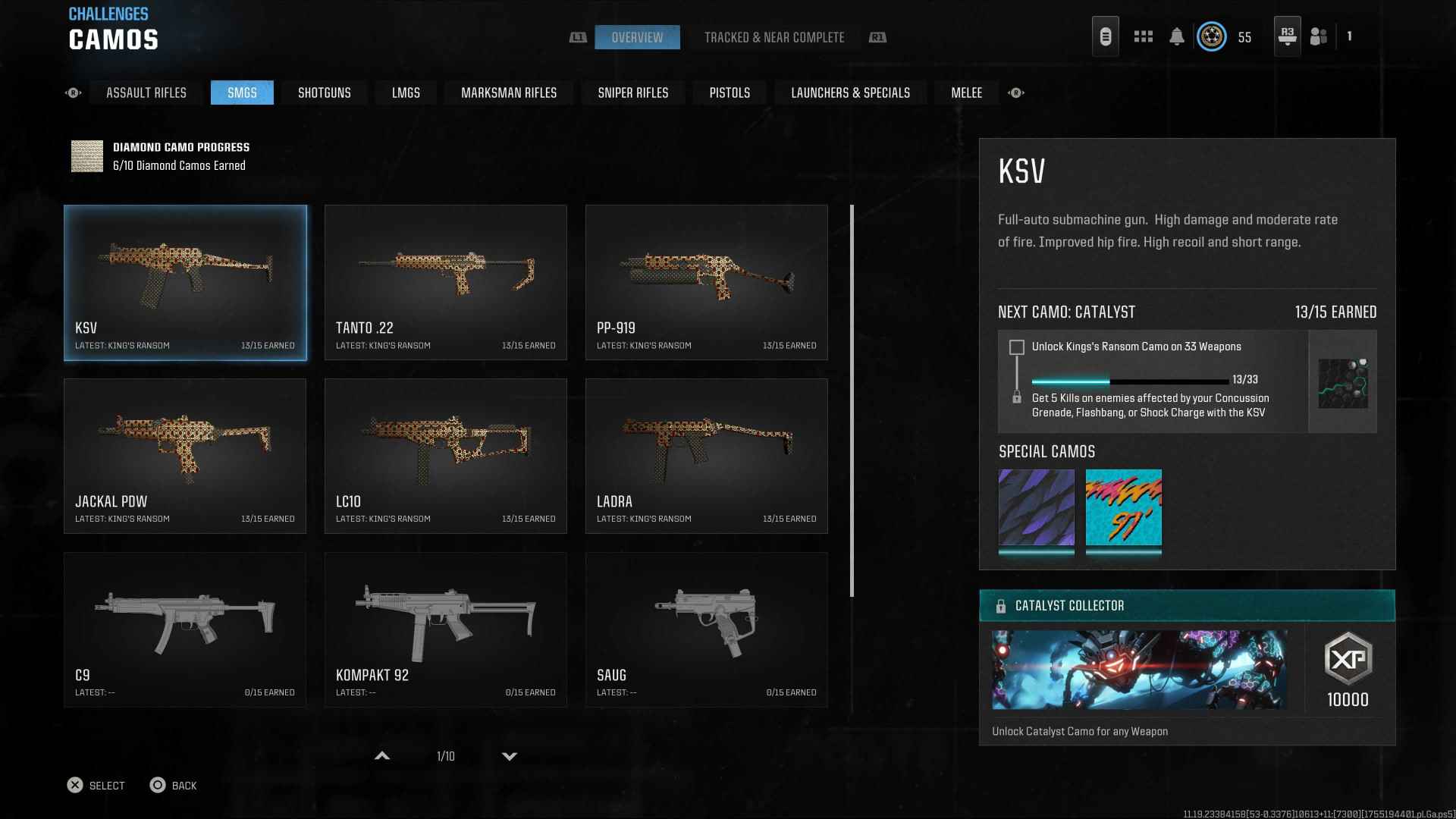The width and height of the screenshot is (1456, 819).
Task: Switch to the Melee category
Action: (966, 93)
